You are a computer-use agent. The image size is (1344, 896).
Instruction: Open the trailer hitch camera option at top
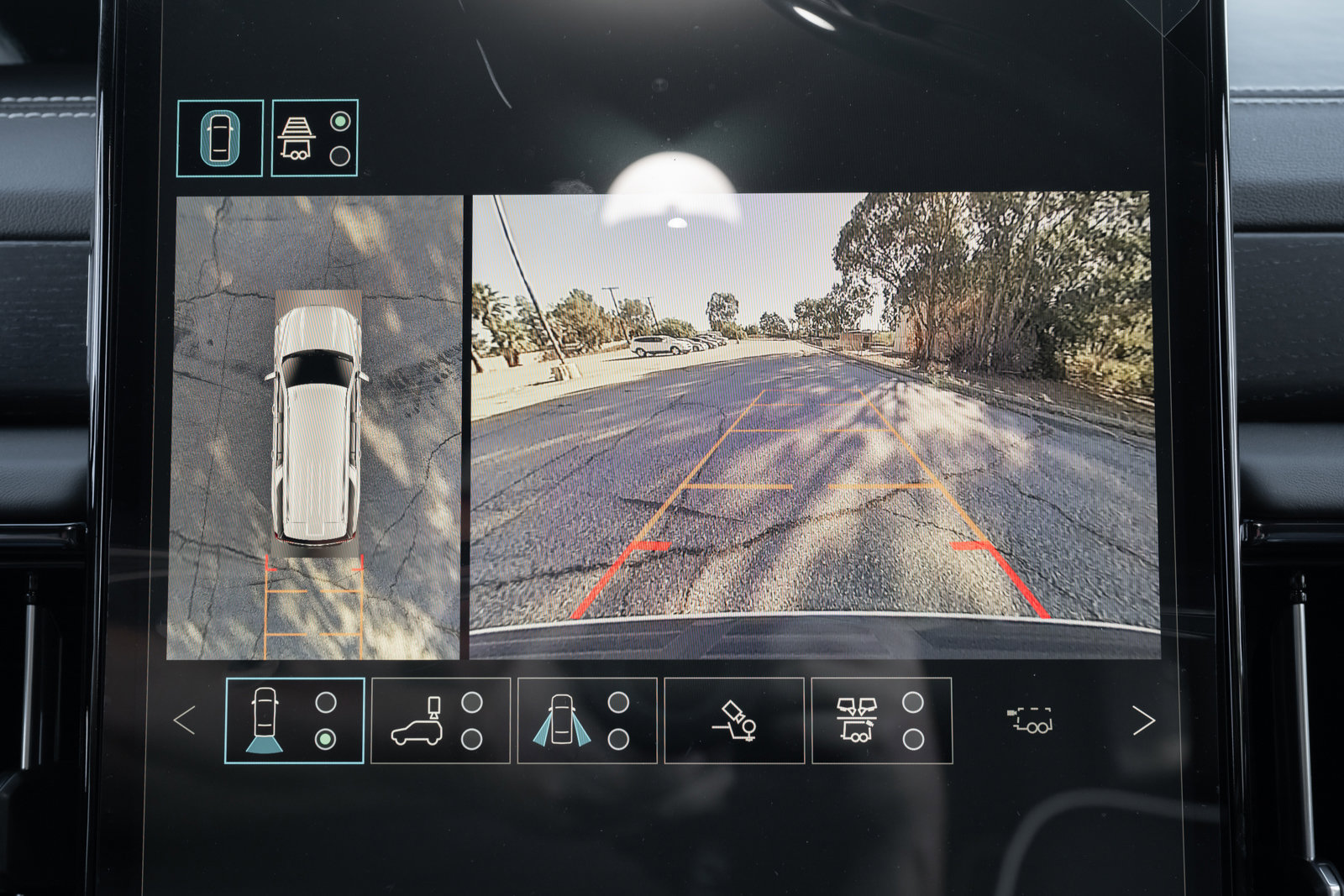(314, 138)
